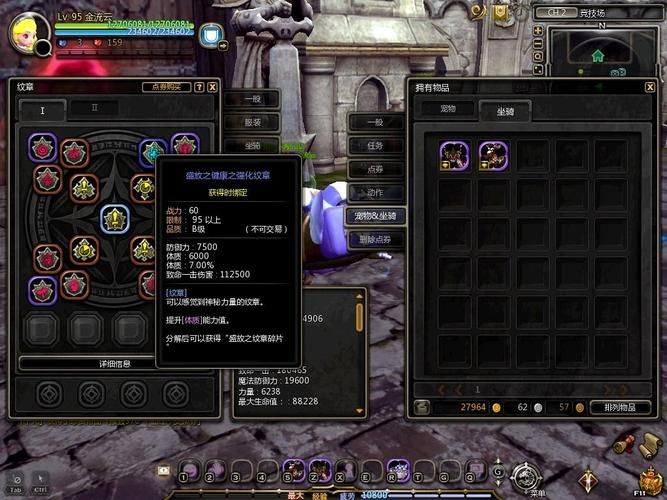Click the player character portrait
This screenshot has height=500, width=667.
pyautogui.click(x=30, y=35)
